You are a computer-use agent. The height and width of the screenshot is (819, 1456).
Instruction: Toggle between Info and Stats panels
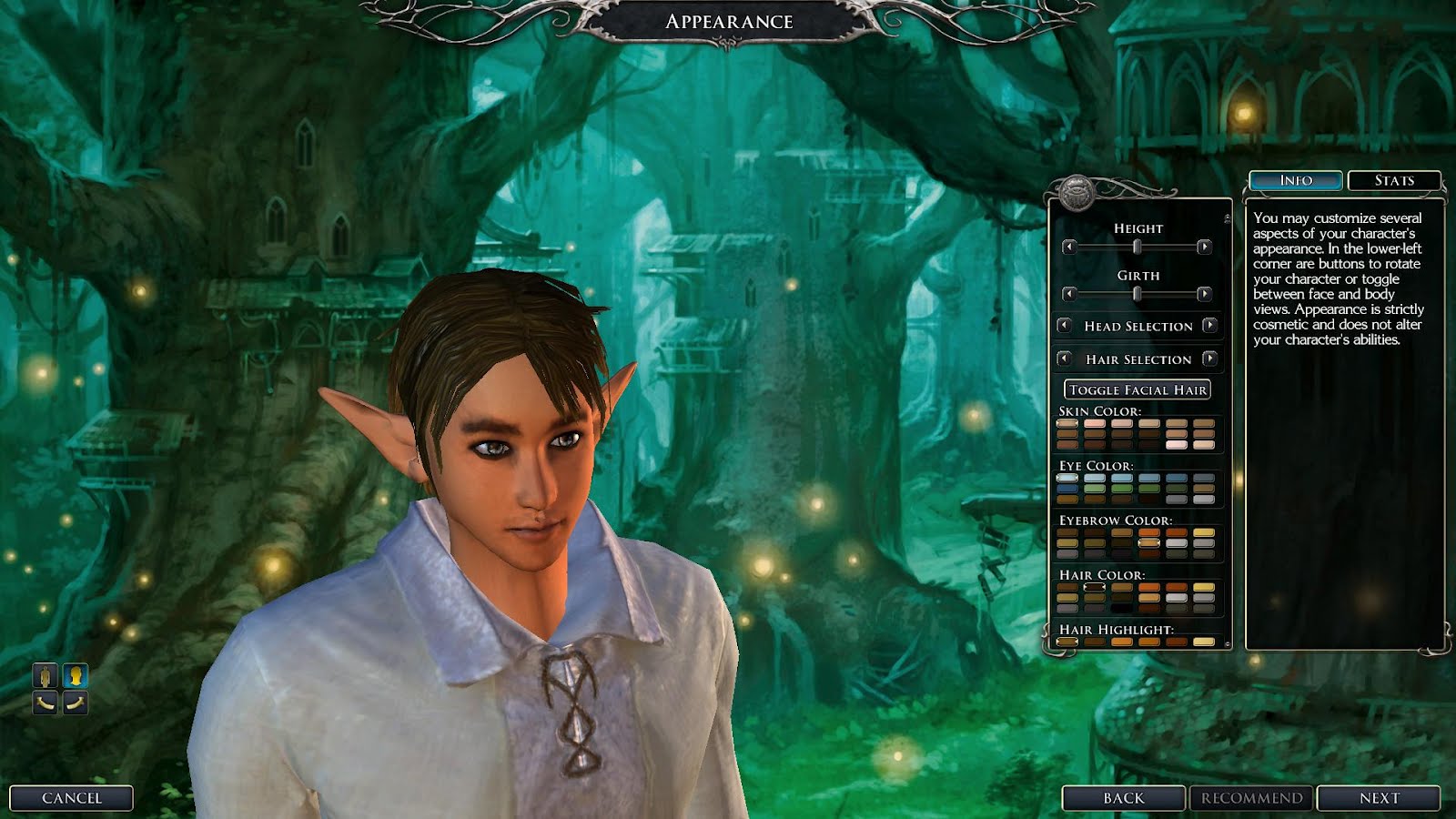click(x=1395, y=179)
